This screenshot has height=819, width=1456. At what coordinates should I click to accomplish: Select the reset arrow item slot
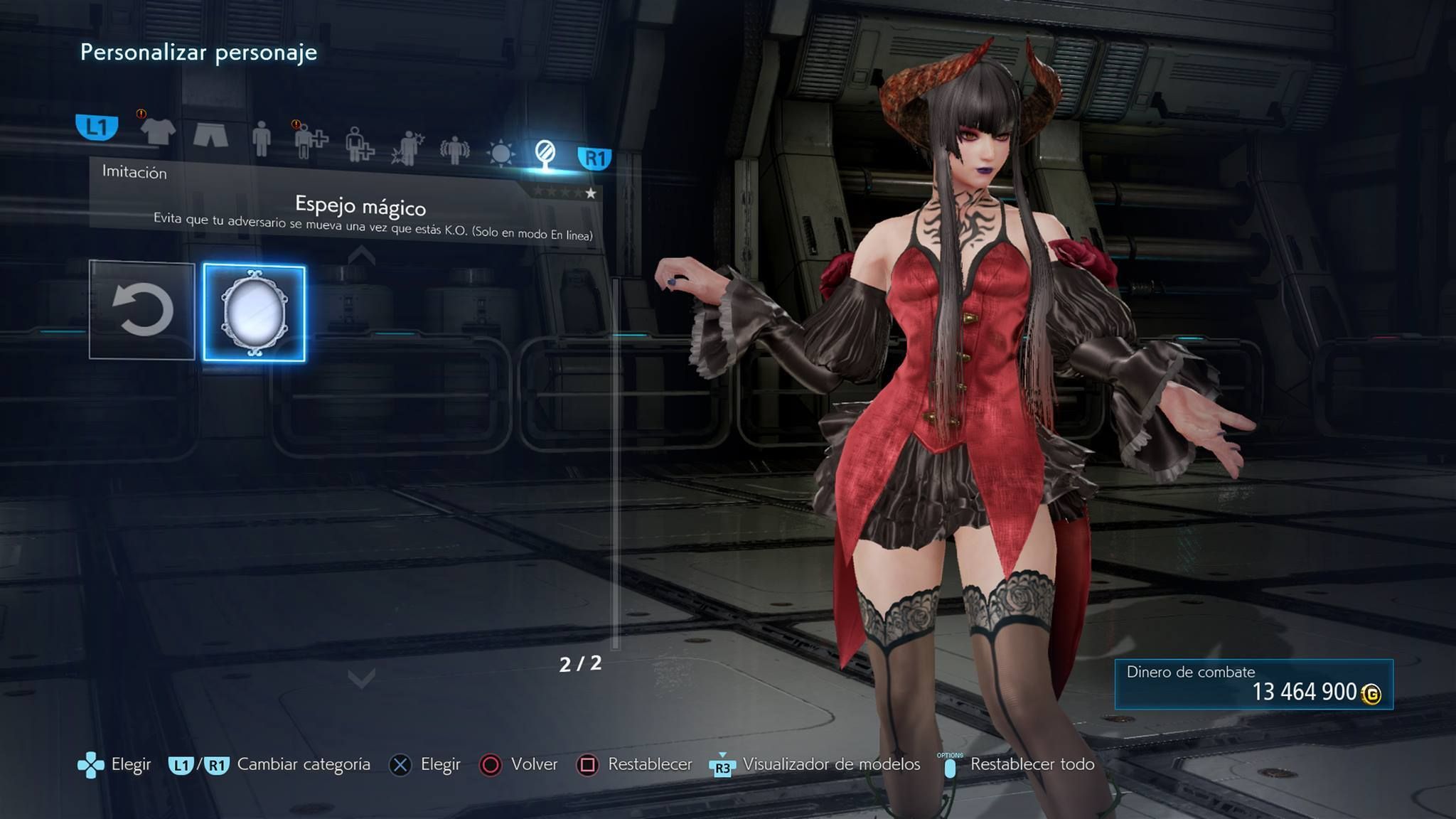142,309
